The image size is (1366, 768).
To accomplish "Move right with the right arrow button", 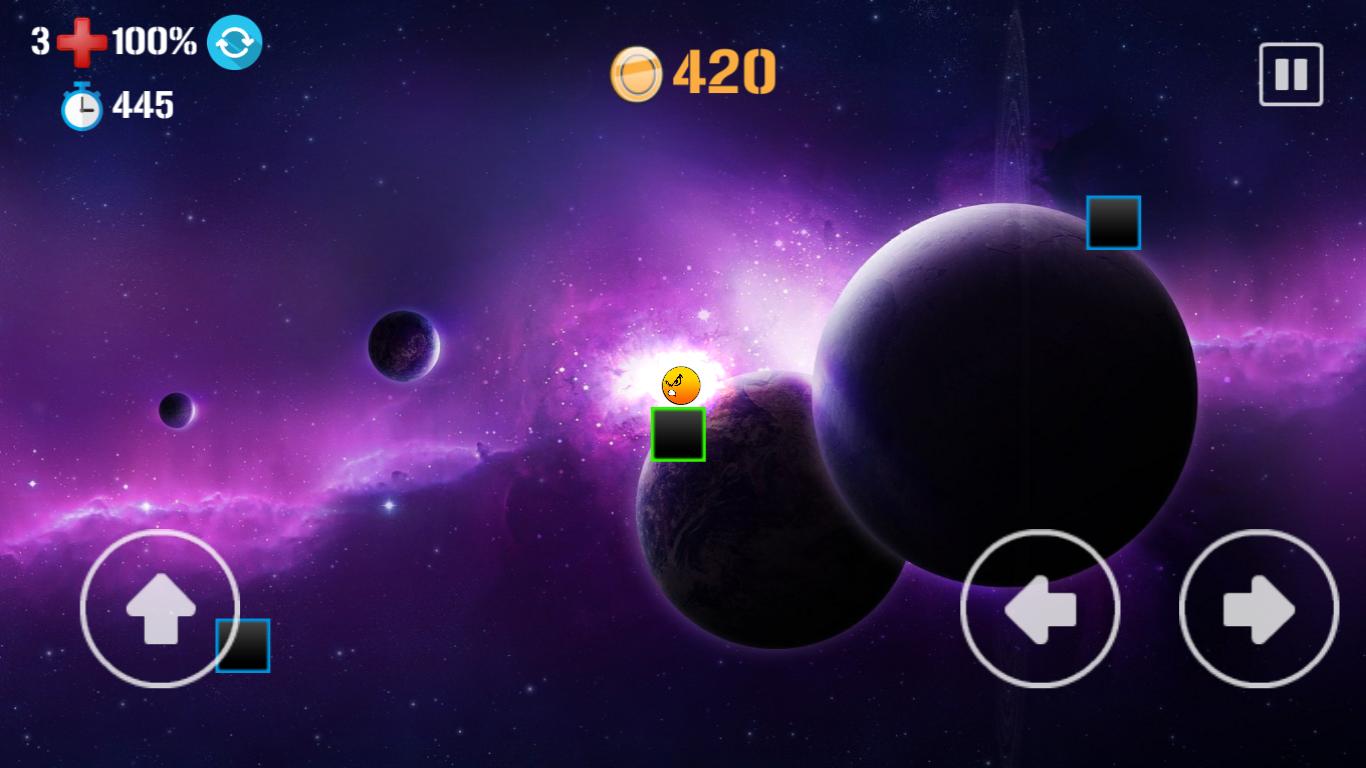I will pyautogui.click(x=1258, y=608).
